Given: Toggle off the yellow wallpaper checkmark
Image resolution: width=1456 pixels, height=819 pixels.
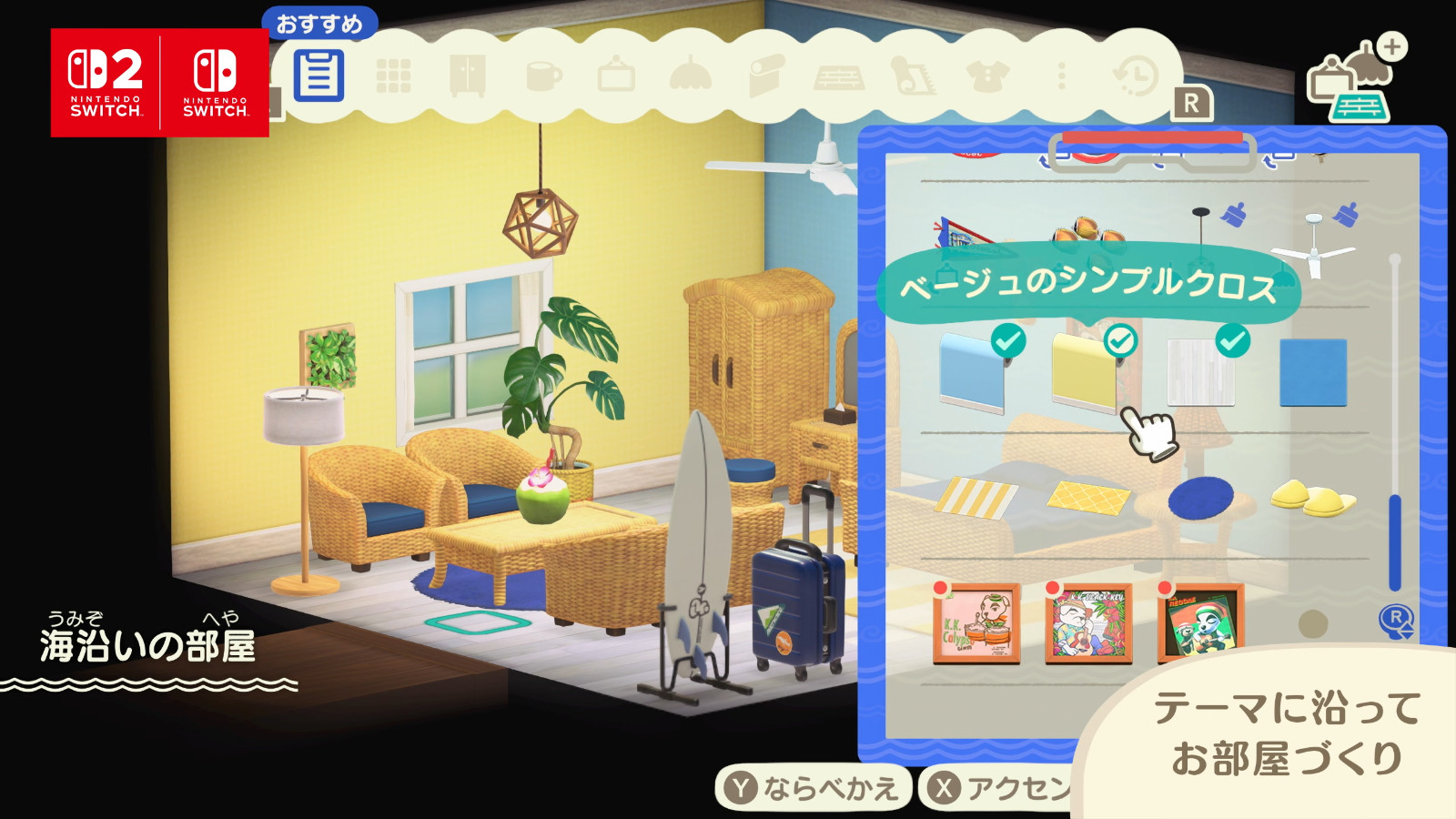Looking at the screenshot, I should [1118, 339].
